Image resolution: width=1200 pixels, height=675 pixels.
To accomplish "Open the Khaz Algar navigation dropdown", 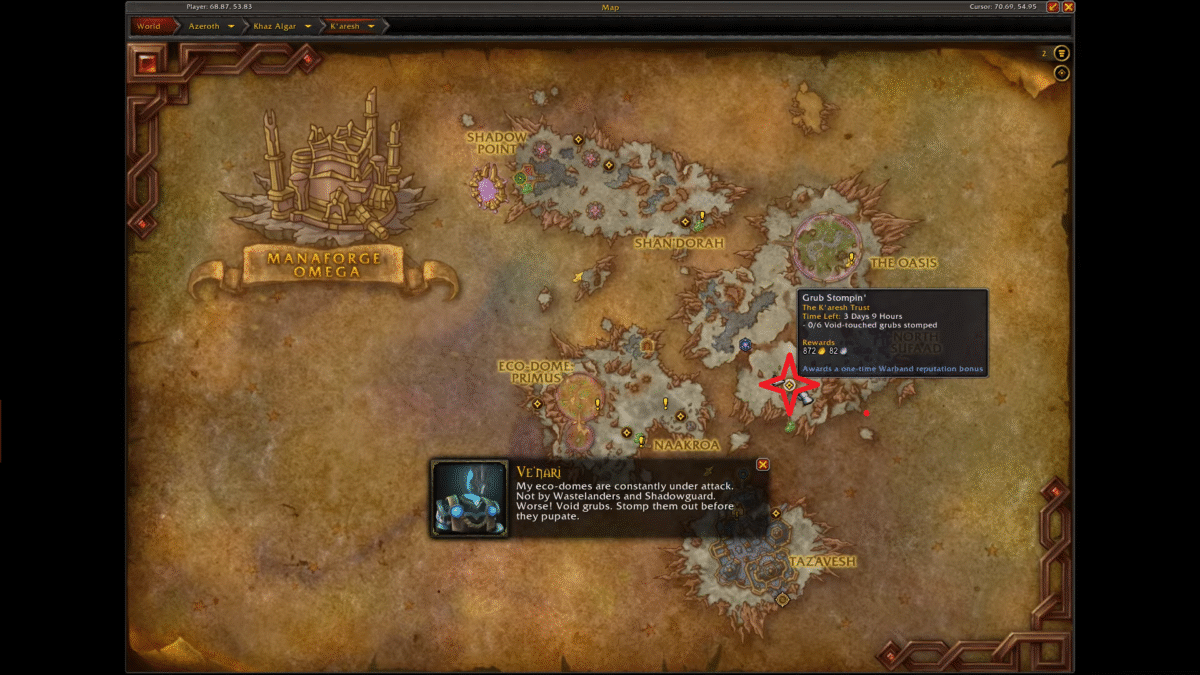I will tap(308, 26).
